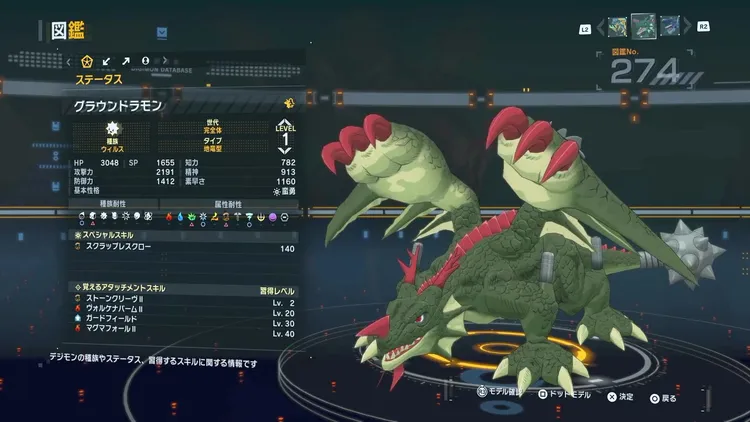The width and height of the screenshot is (750, 422).
Task: Open the circular profile icon tab
Action: pyautogui.click(x=145, y=60)
